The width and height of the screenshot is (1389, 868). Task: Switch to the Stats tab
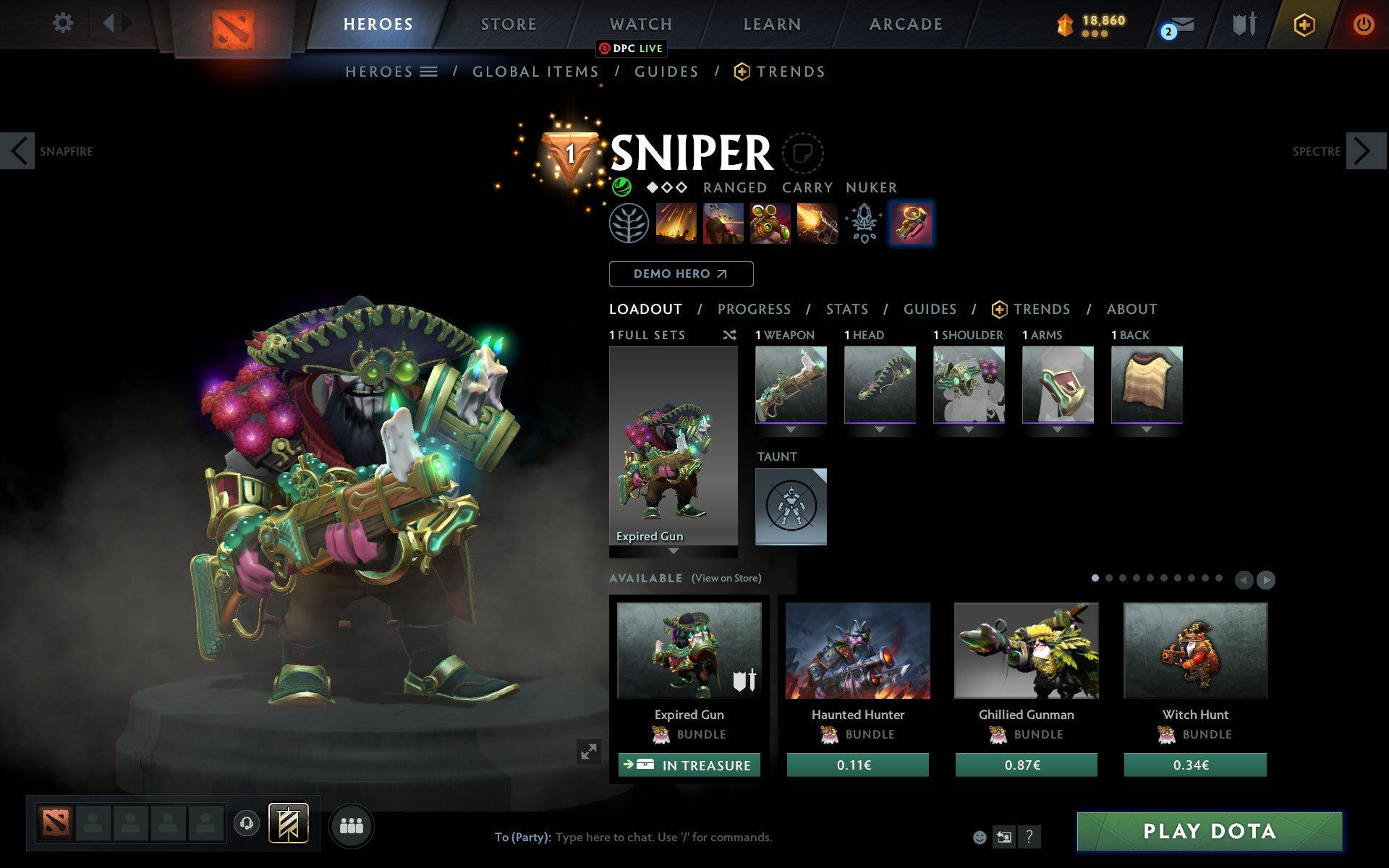pos(846,309)
